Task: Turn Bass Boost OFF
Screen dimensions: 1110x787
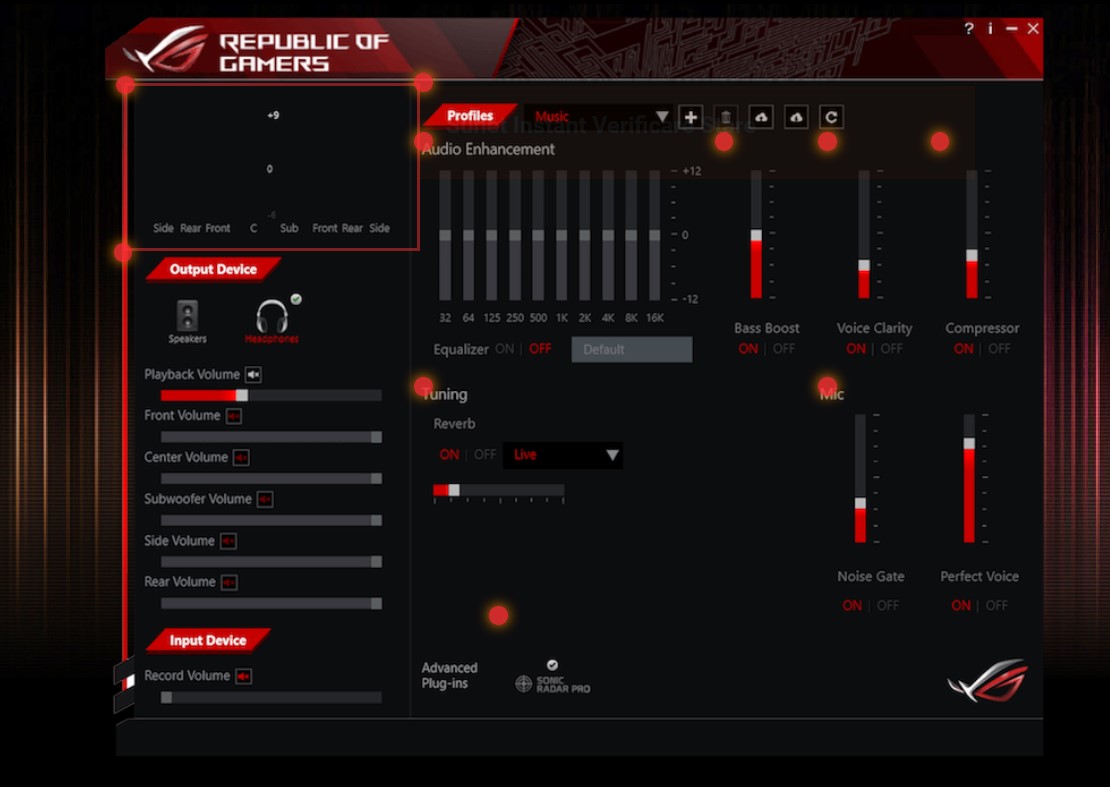Action: [784, 349]
